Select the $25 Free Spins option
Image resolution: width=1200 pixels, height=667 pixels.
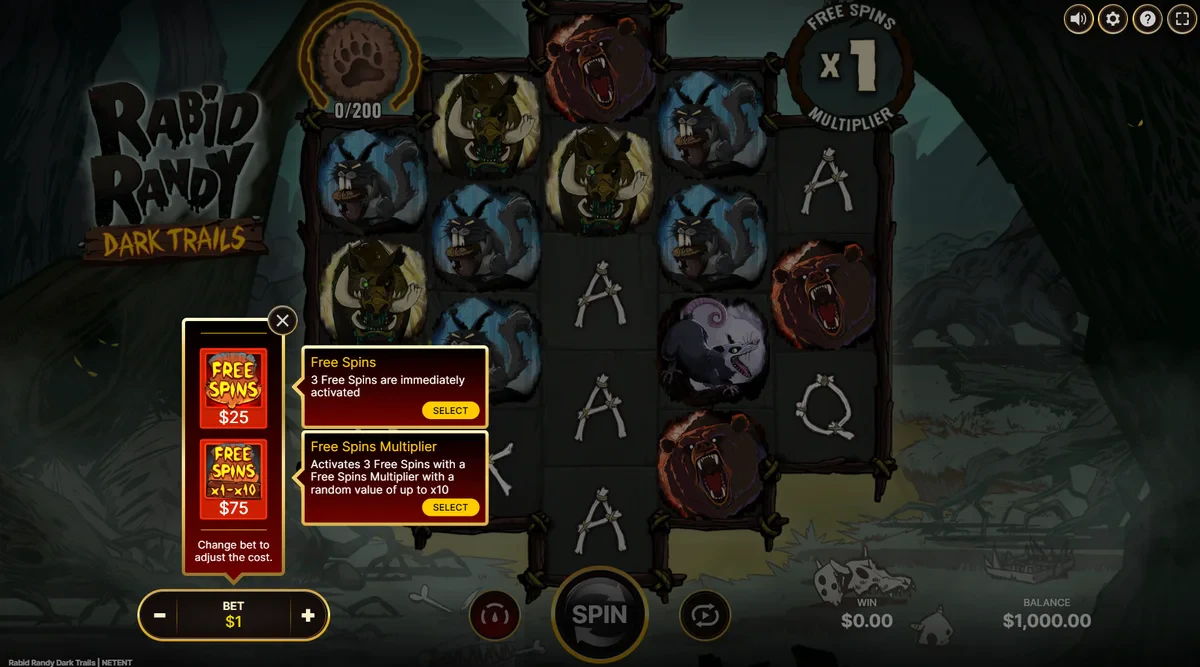[450, 410]
